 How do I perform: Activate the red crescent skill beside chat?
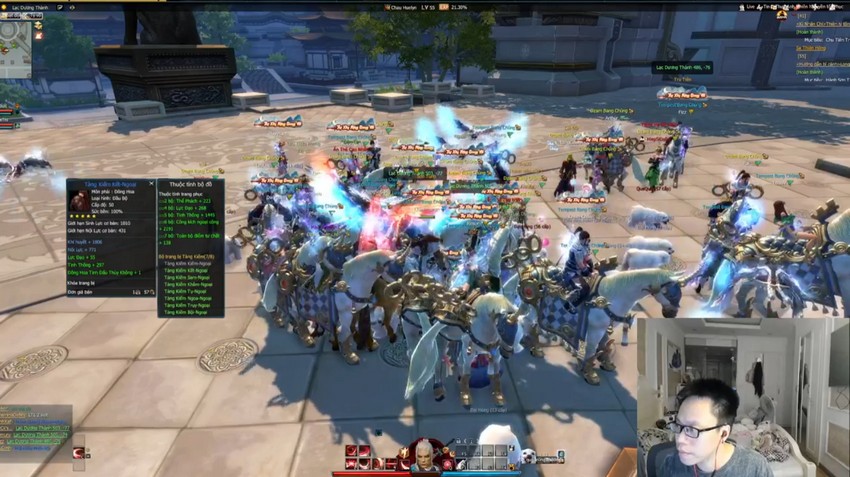pyautogui.click(x=78, y=452)
